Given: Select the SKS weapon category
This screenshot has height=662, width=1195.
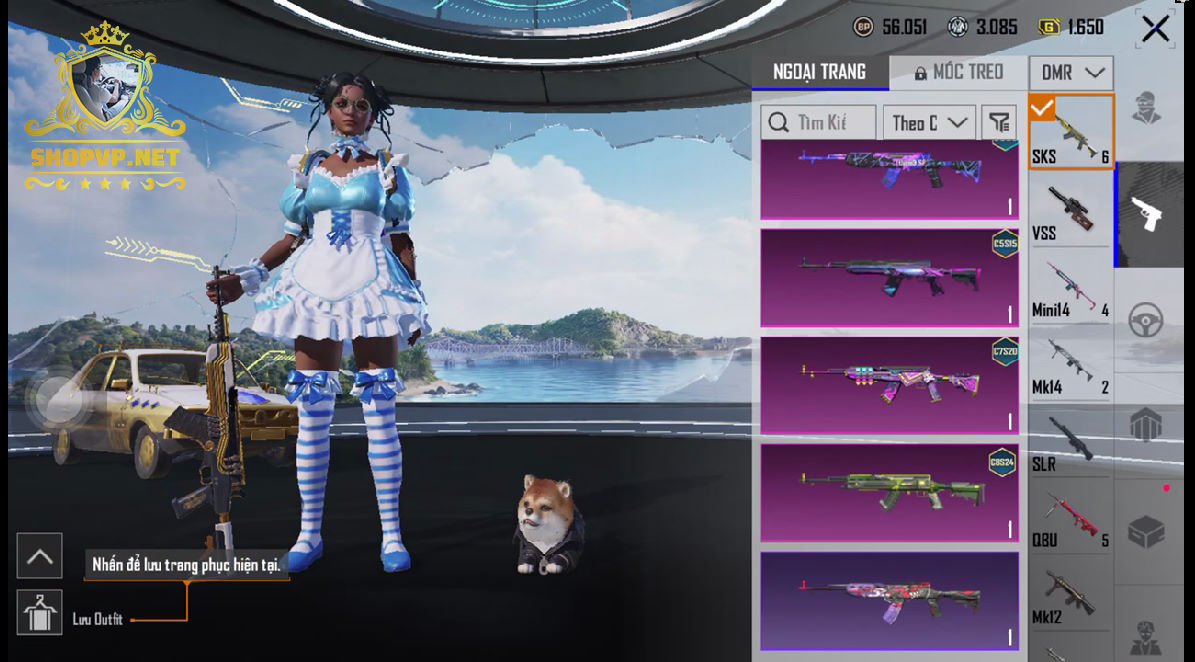Looking at the screenshot, I should (x=1071, y=132).
